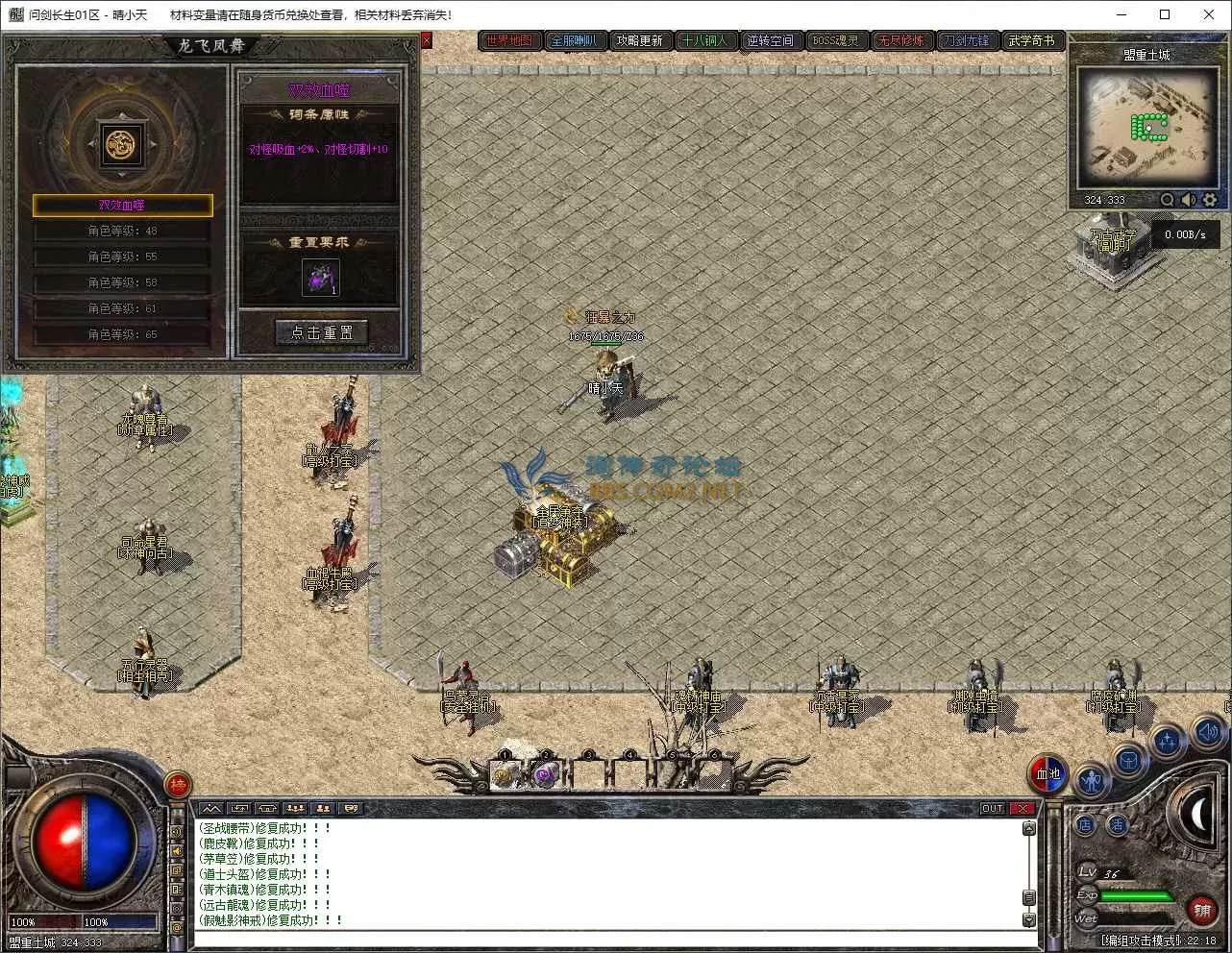
Task: Open the BOSS魂灵 menu
Action: pos(835,40)
